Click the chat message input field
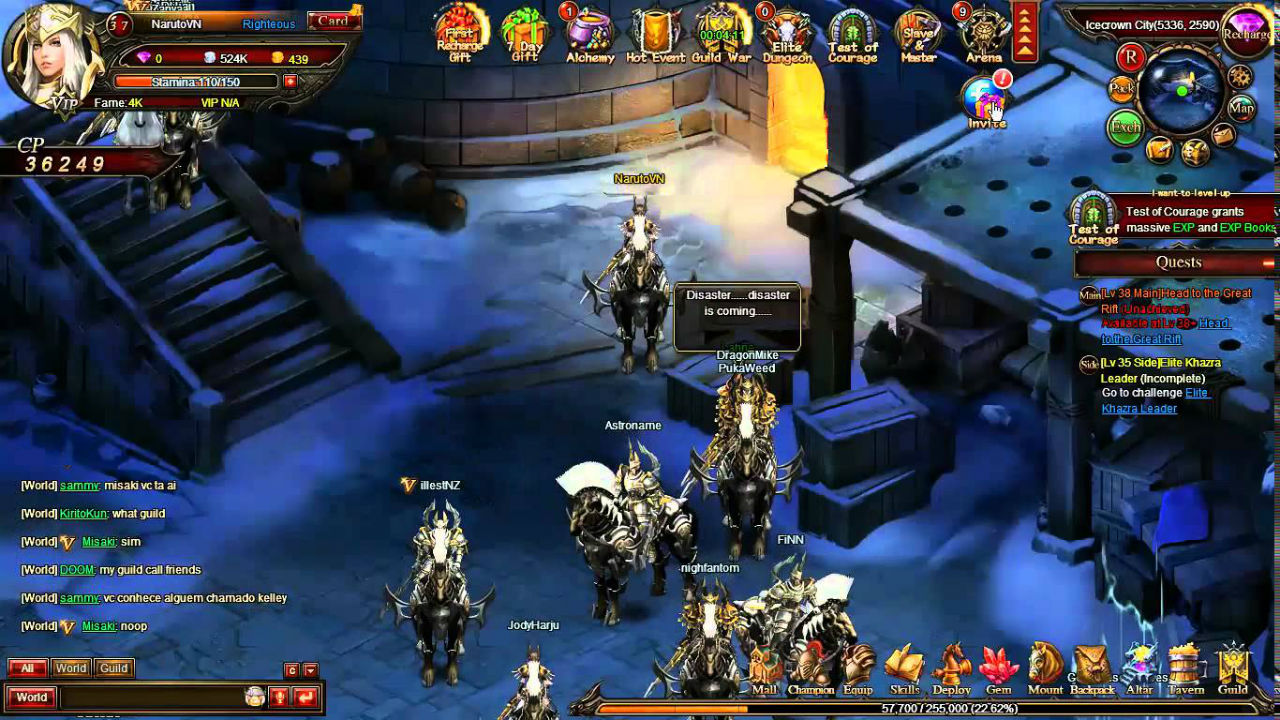 point(150,697)
